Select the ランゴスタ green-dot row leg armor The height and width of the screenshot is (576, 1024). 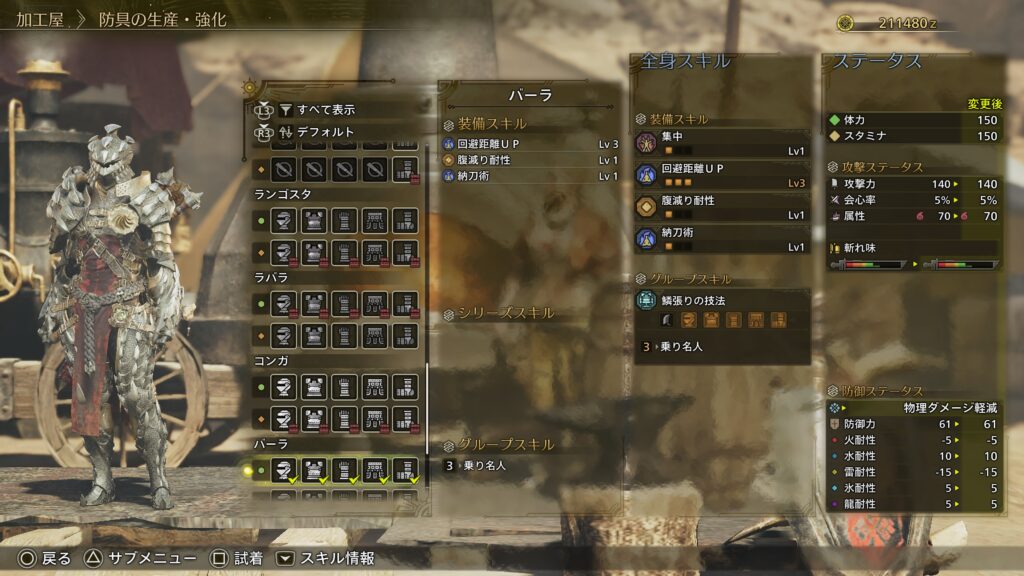405,219
